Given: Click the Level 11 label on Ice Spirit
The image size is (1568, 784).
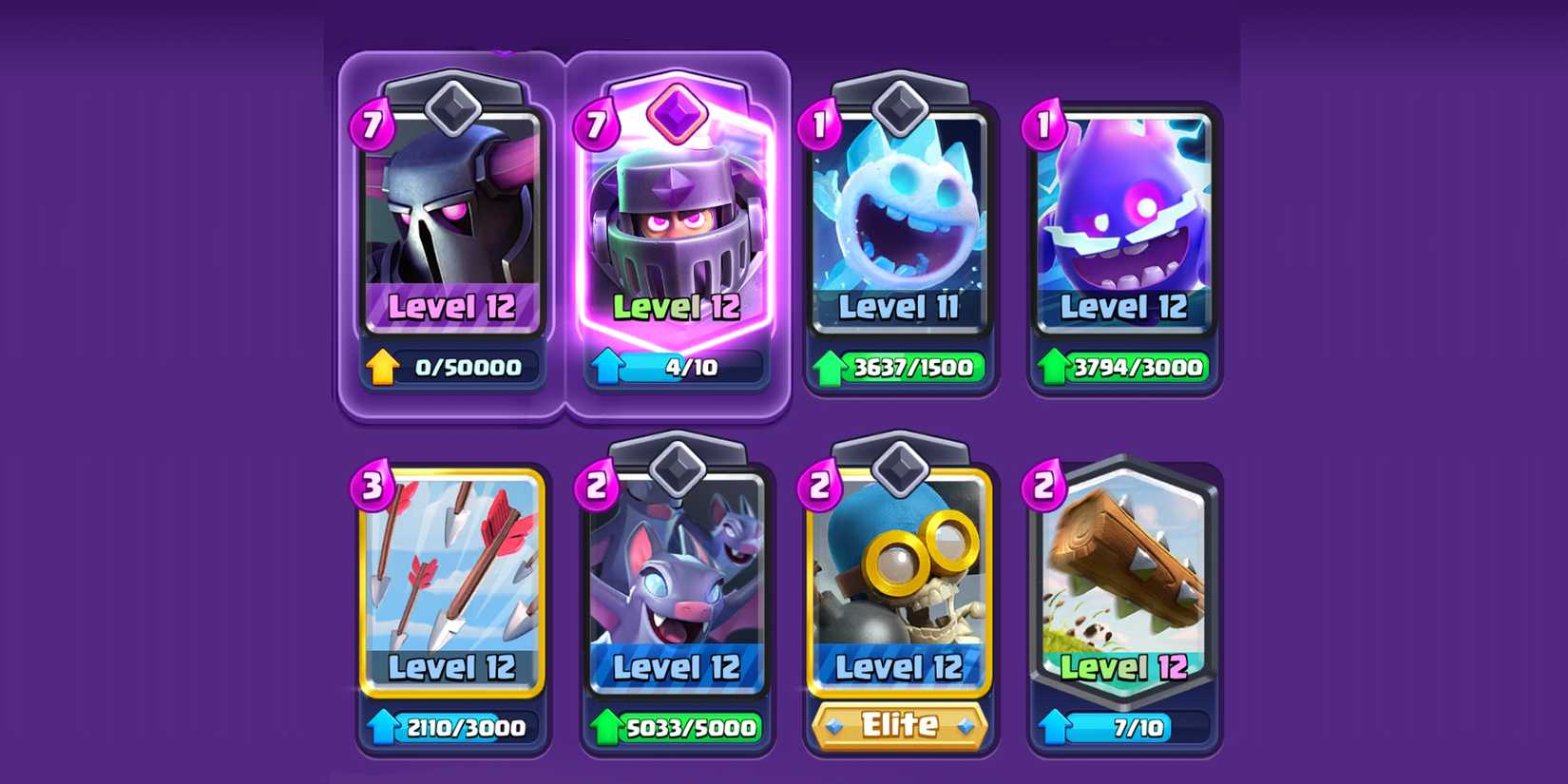Looking at the screenshot, I should click(x=899, y=307).
